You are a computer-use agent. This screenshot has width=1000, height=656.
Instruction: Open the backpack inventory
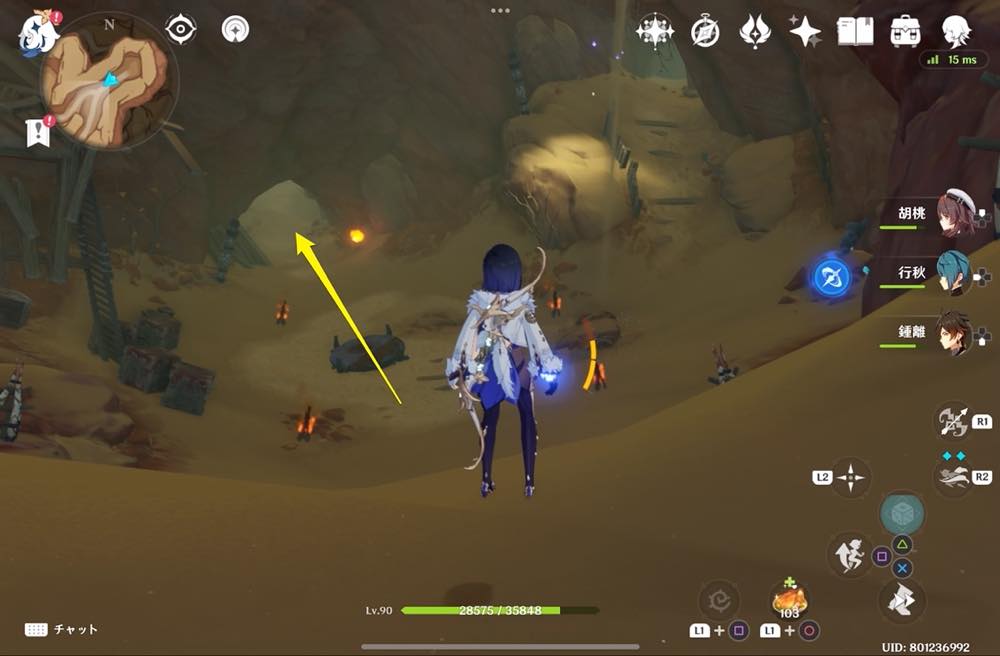pos(906,31)
